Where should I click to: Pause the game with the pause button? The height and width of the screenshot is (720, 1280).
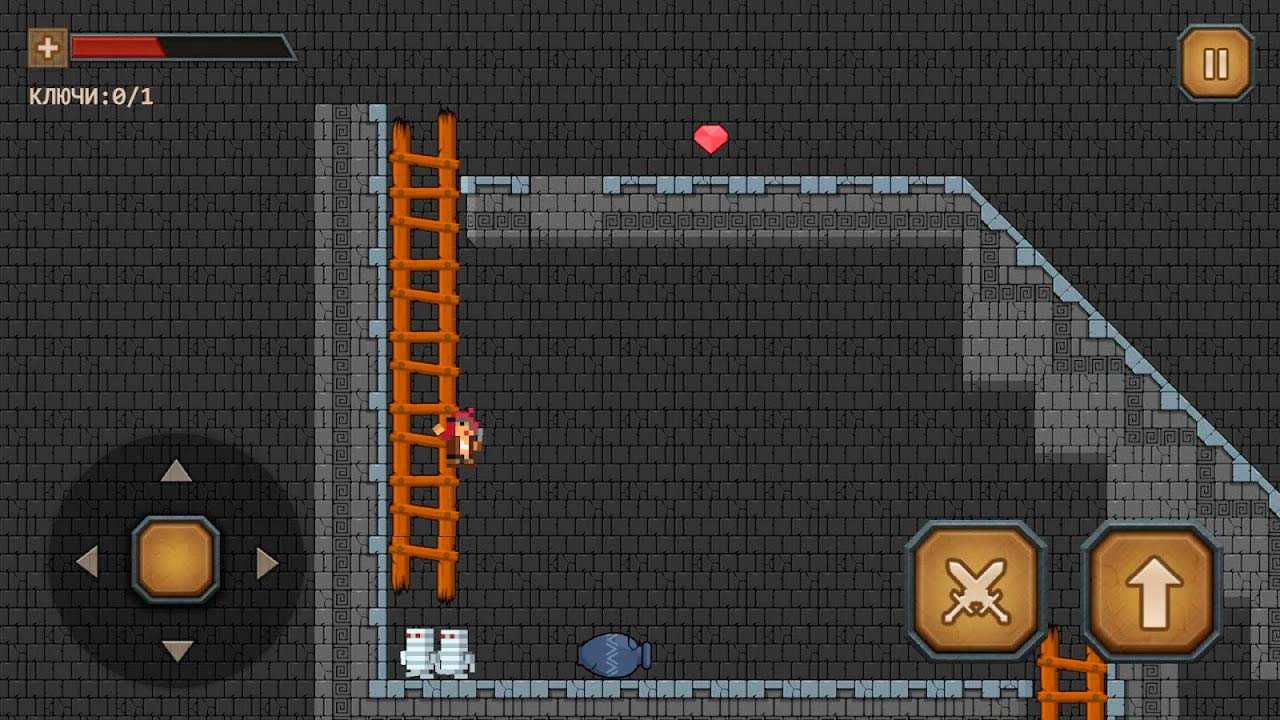(1215, 63)
